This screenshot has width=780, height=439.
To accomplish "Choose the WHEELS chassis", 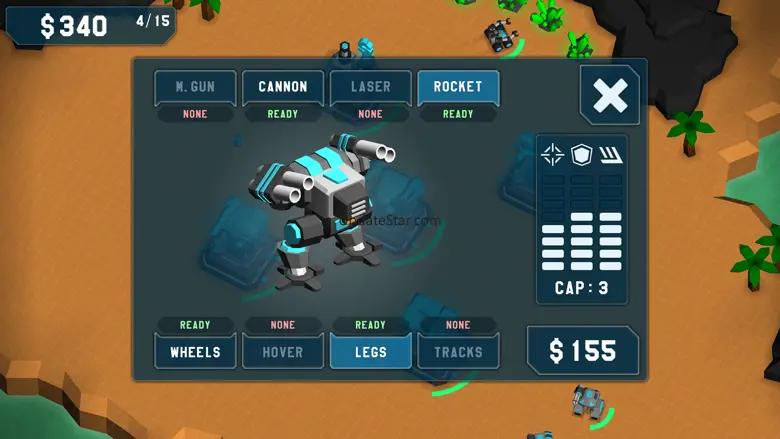I will tap(195, 351).
